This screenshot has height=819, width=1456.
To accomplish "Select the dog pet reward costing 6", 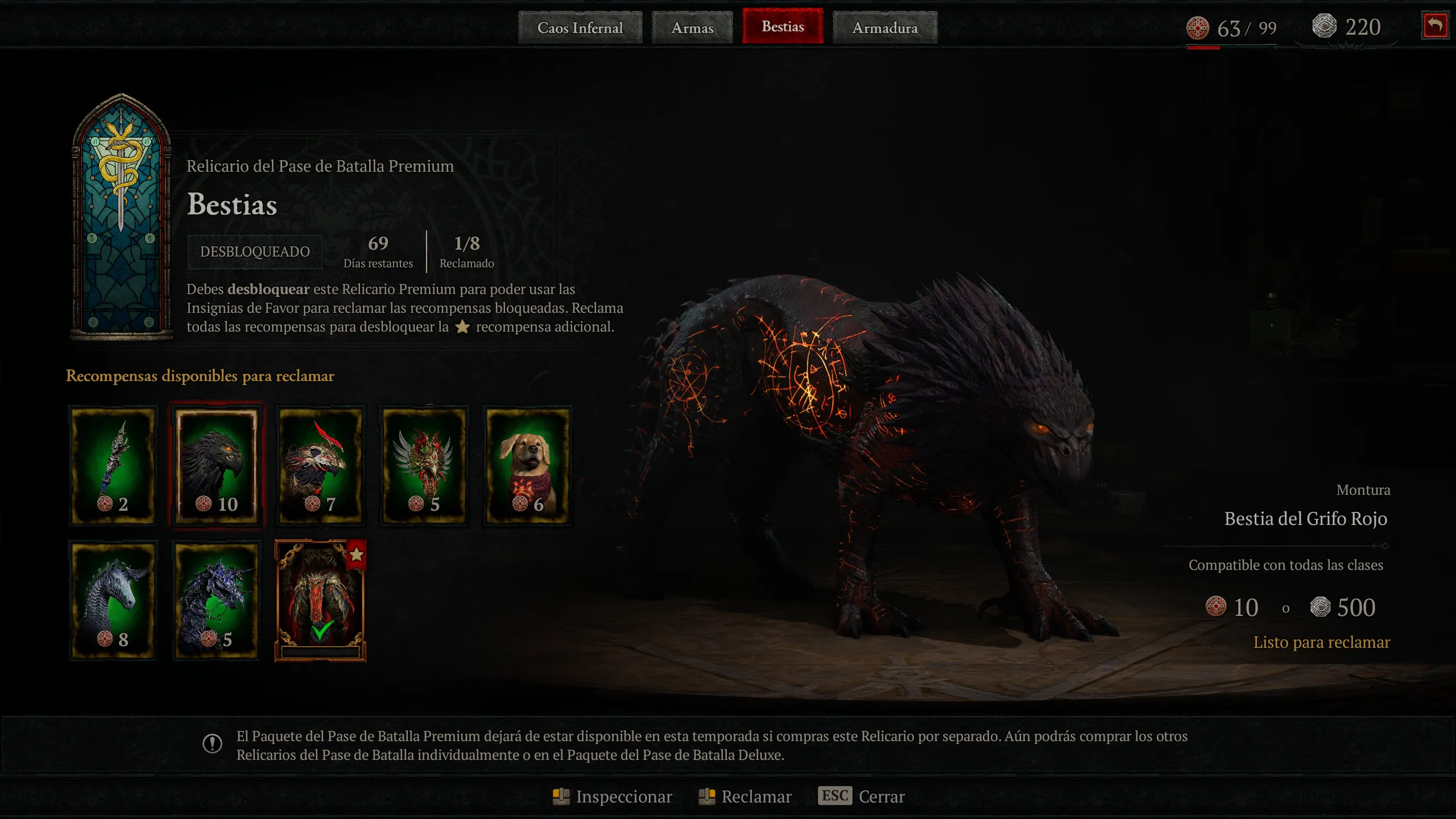I will point(528,465).
